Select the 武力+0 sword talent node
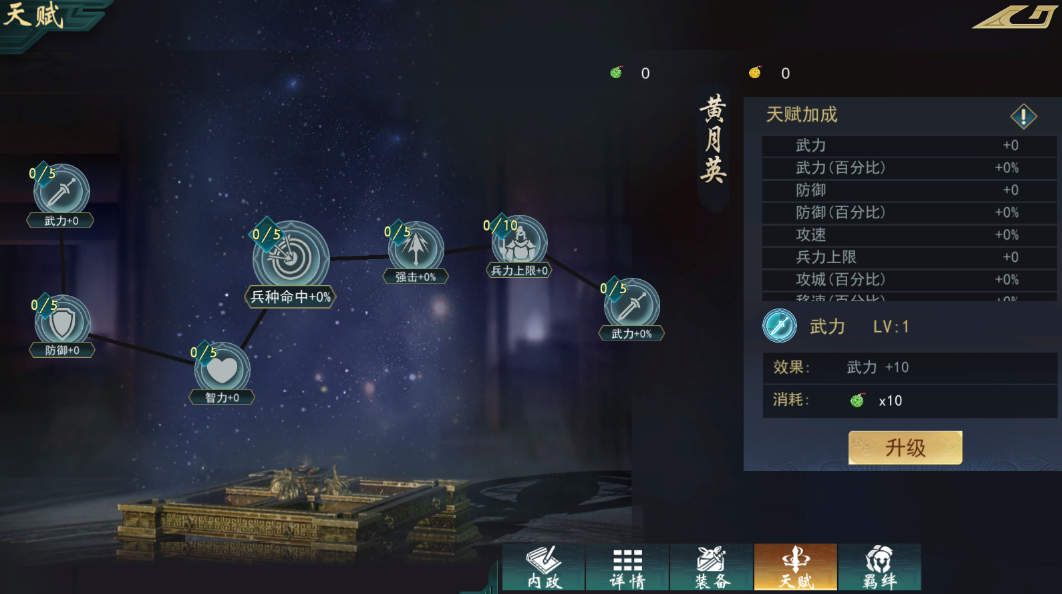The image size is (1062, 594). click(62, 191)
